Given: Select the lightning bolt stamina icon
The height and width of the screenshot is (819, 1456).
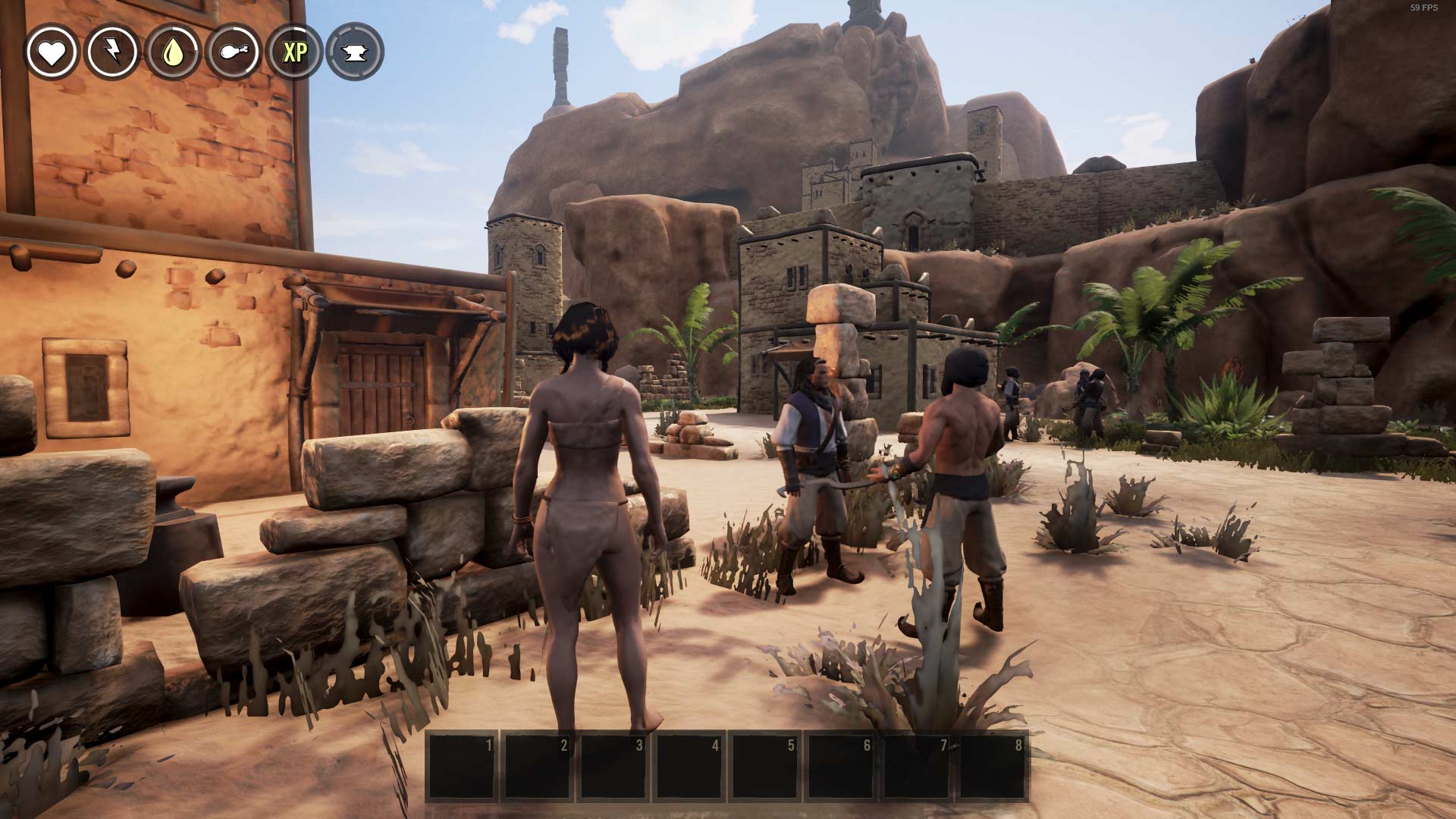Looking at the screenshot, I should [x=112, y=52].
